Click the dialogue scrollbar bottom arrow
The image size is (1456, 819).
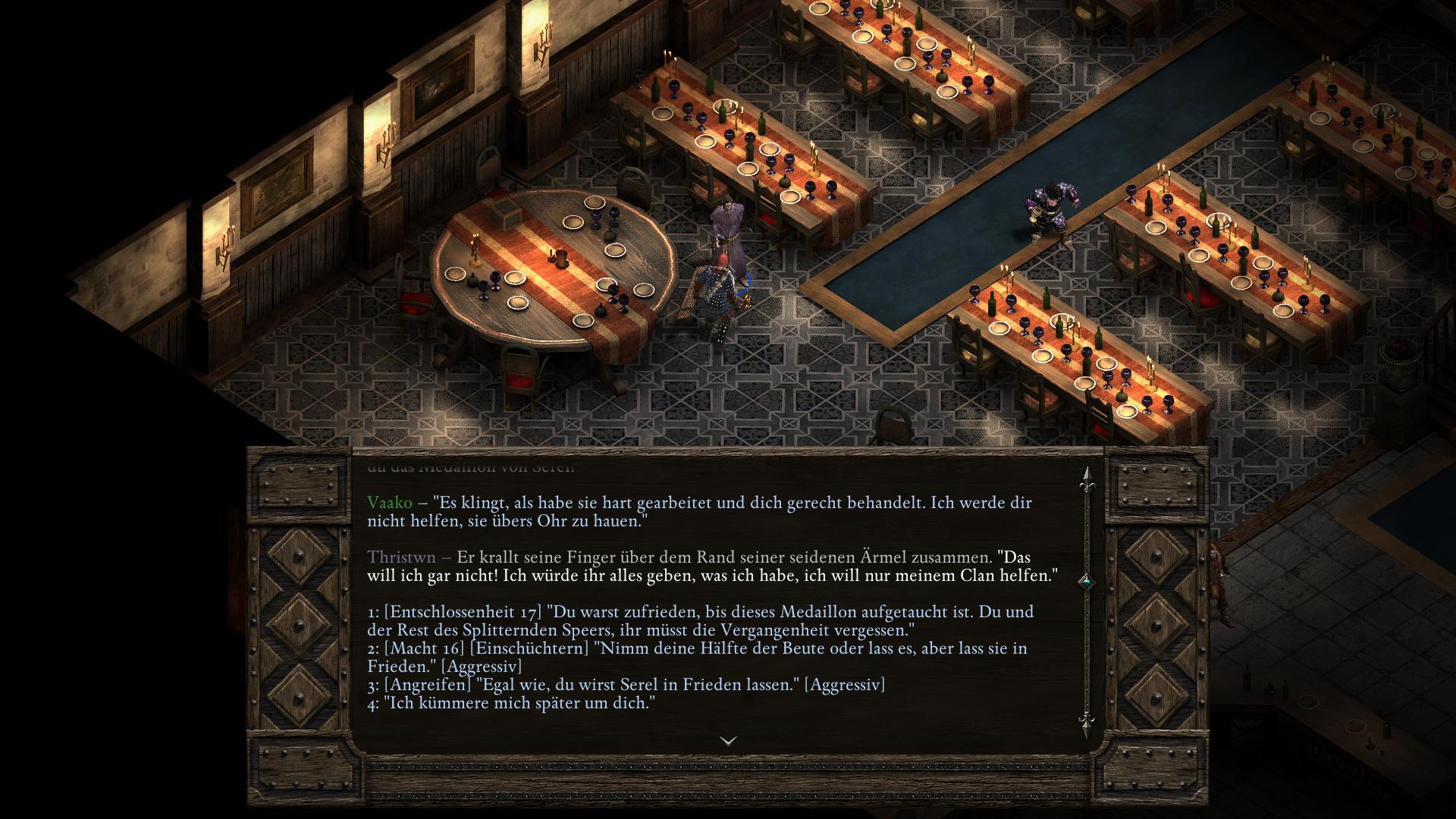[1086, 721]
